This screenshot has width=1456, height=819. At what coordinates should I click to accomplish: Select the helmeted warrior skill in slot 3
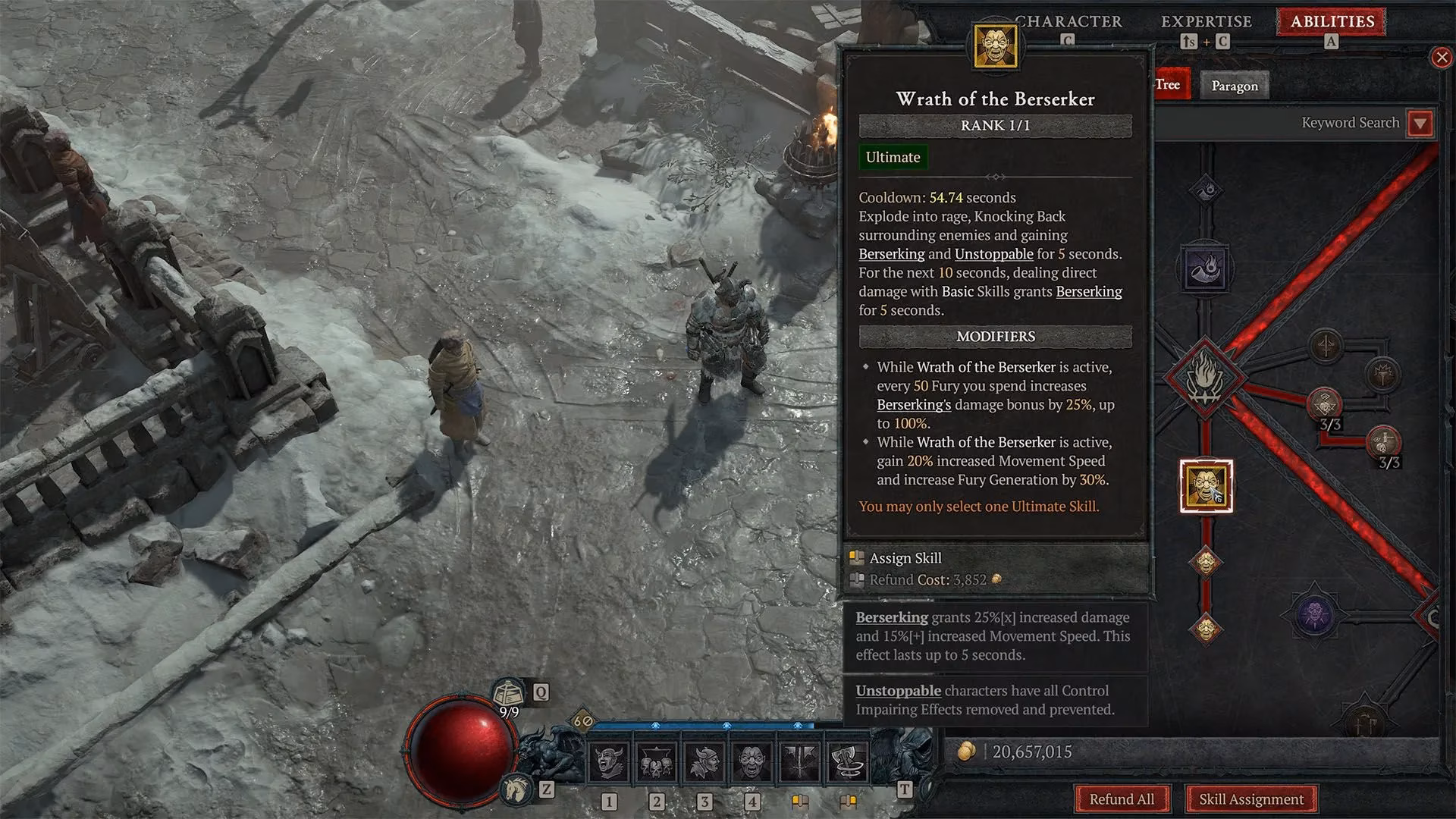click(706, 761)
